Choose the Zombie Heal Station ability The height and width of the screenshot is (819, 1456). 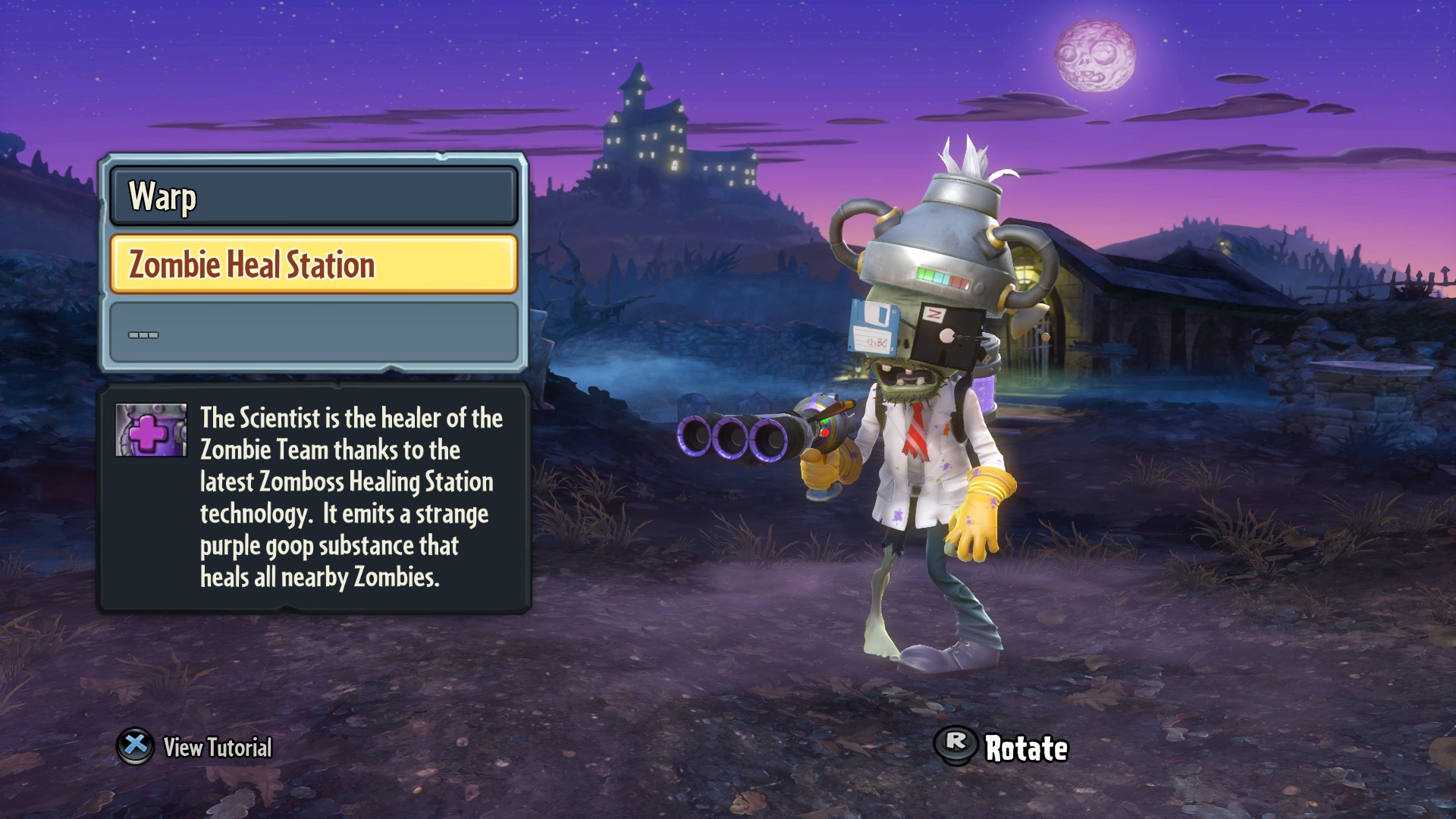pyautogui.click(x=313, y=264)
